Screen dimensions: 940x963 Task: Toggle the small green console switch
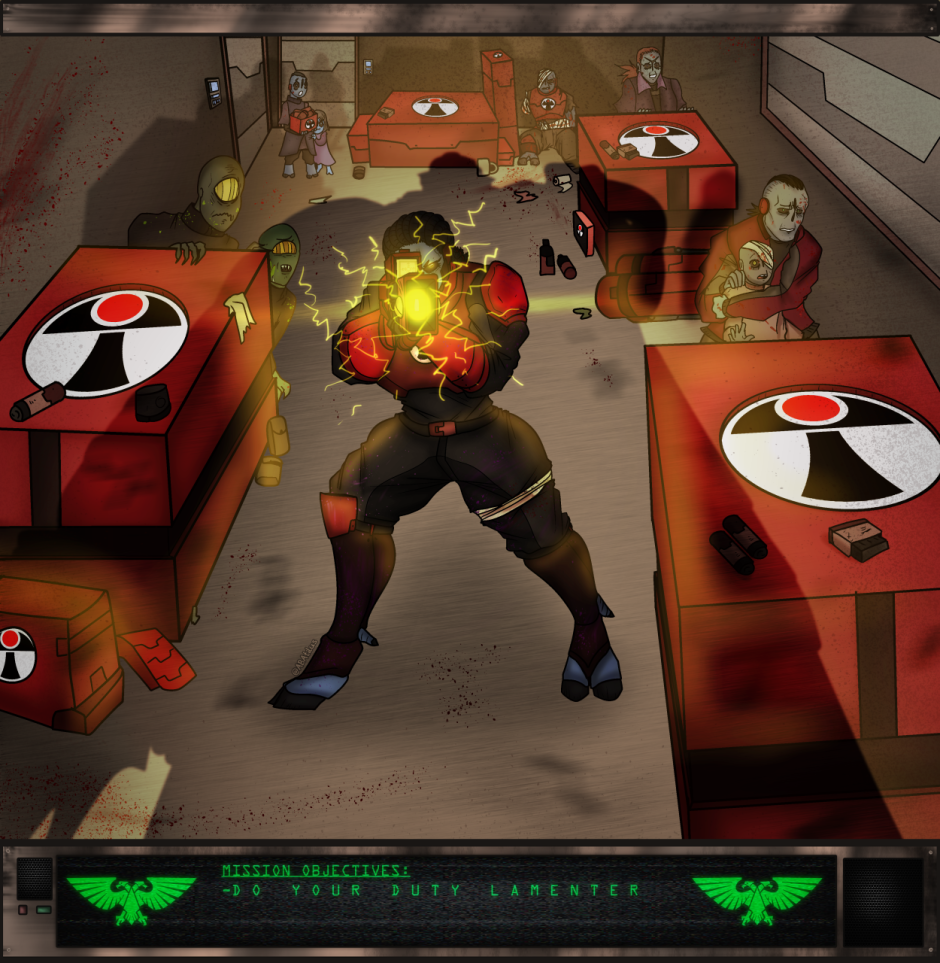pyautogui.click(x=43, y=910)
